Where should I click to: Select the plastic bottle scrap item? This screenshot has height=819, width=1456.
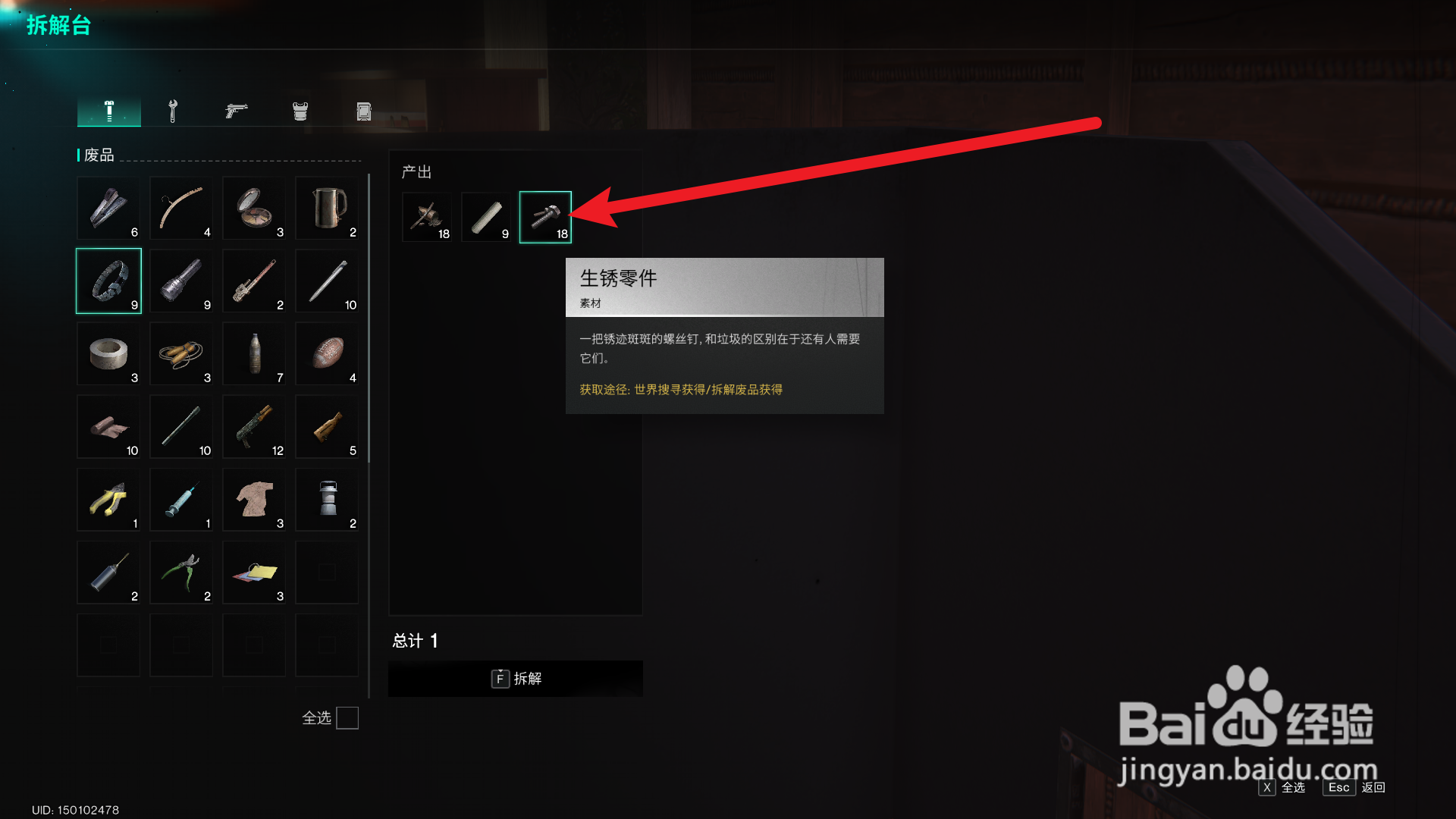(254, 354)
